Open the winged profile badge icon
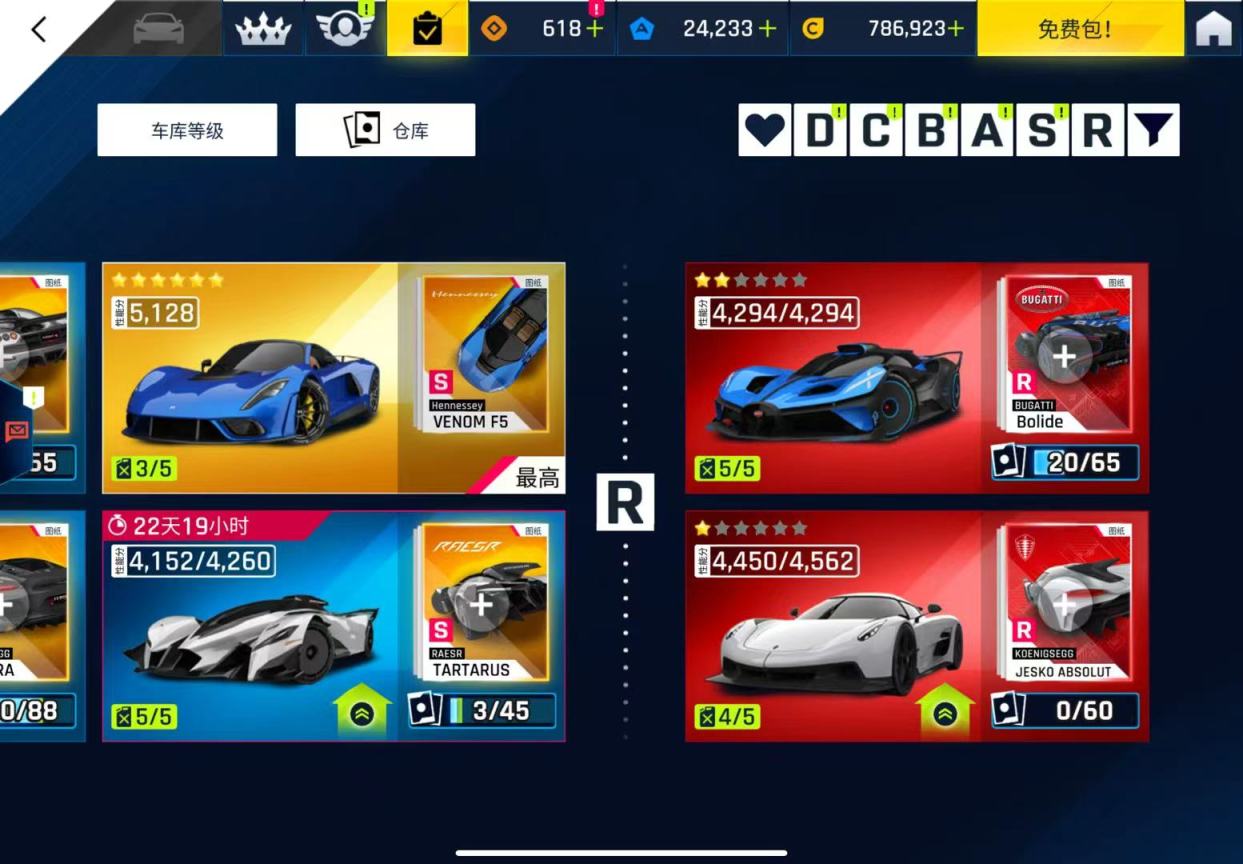Viewport: 1243px width, 864px height. (344, 28)
